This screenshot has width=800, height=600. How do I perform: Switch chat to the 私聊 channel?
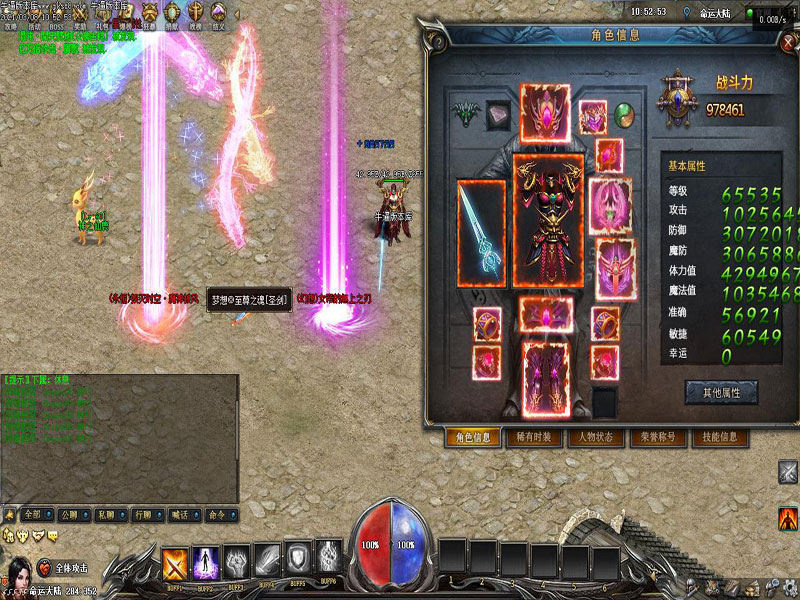click(x=107, y=515)
